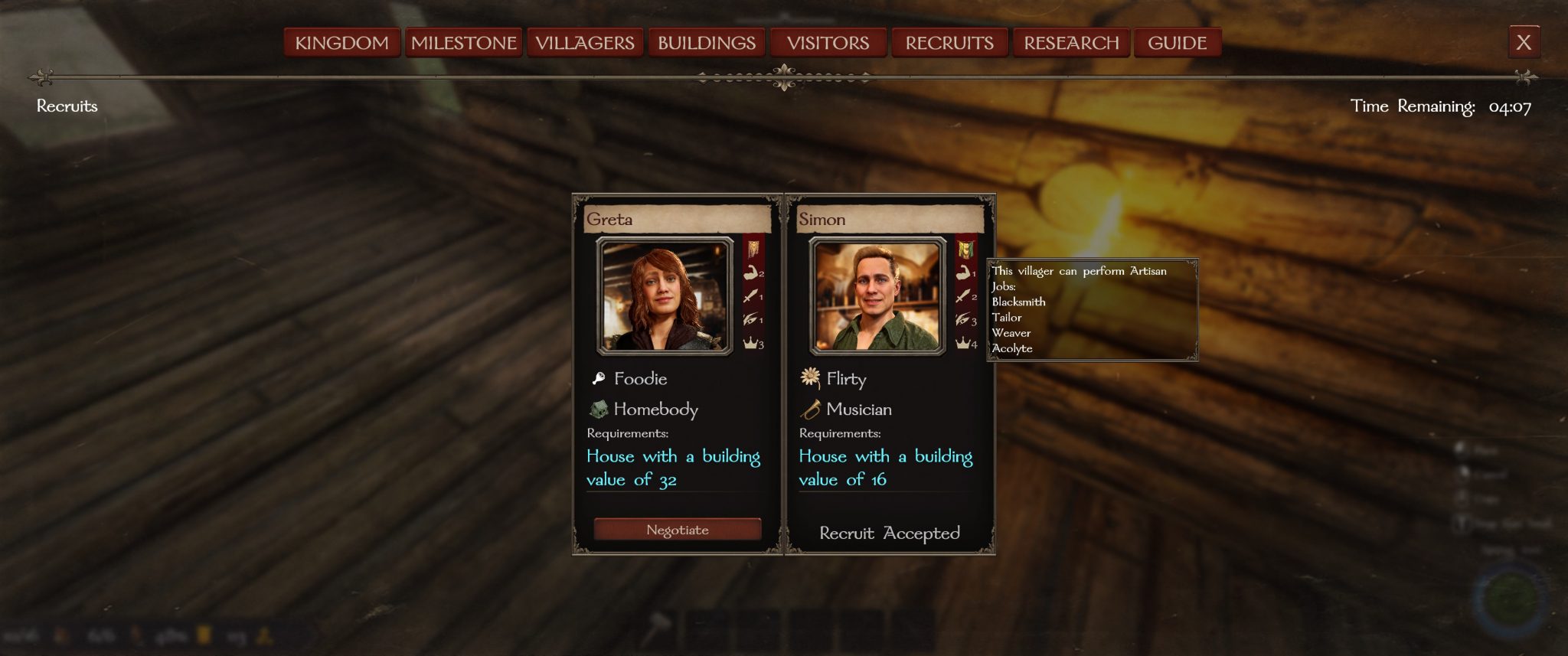1568x656 pixels.
Task: Select Greta's portrait
Action: [x=664, y=296]
